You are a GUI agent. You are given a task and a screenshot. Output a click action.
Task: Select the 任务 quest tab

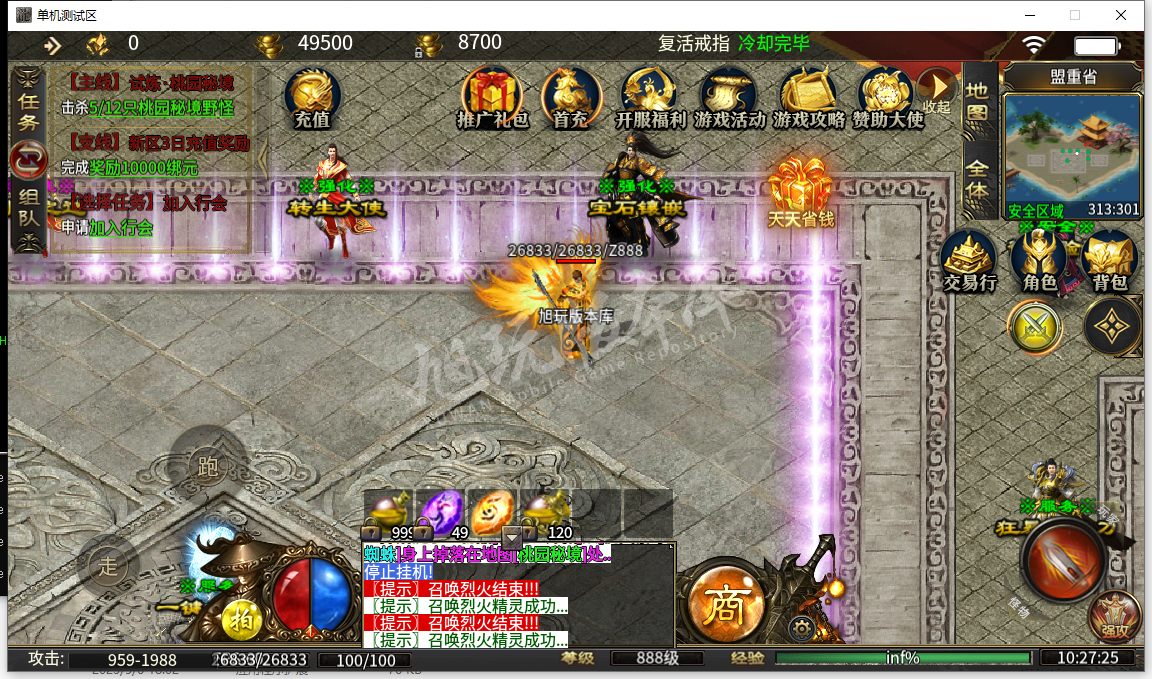pos(28,110)
